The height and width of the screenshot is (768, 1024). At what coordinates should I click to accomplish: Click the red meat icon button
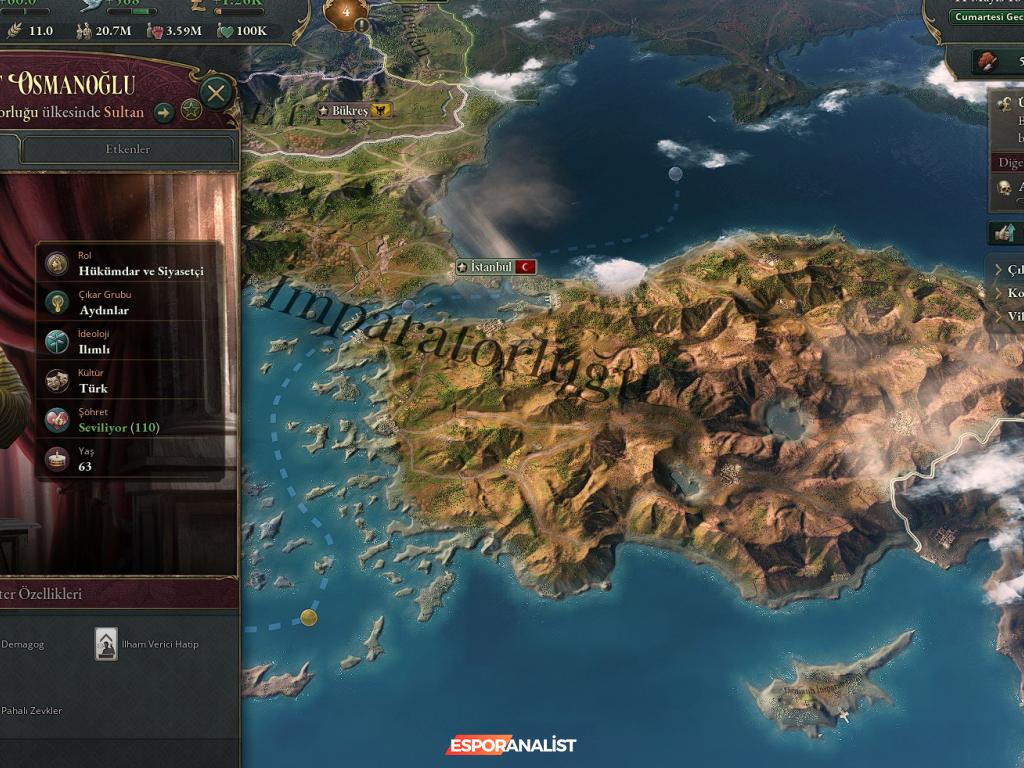[988, 61]
